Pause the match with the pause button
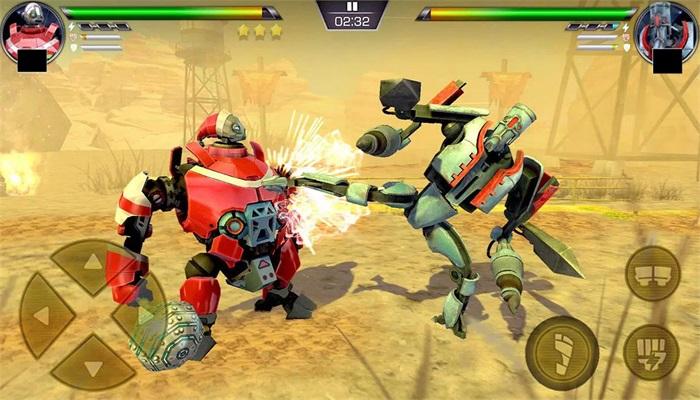Viewport: 700px width, 400px height. point(351,6)
